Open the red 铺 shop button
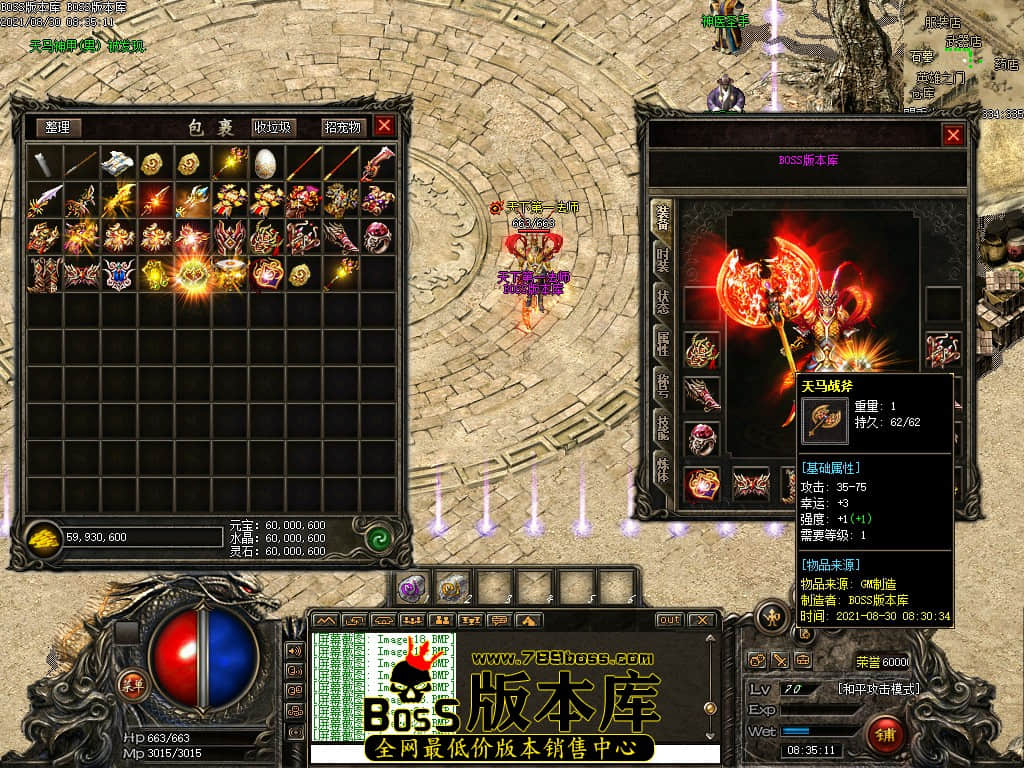1024x768 pixels. click(x=887, y=735)
